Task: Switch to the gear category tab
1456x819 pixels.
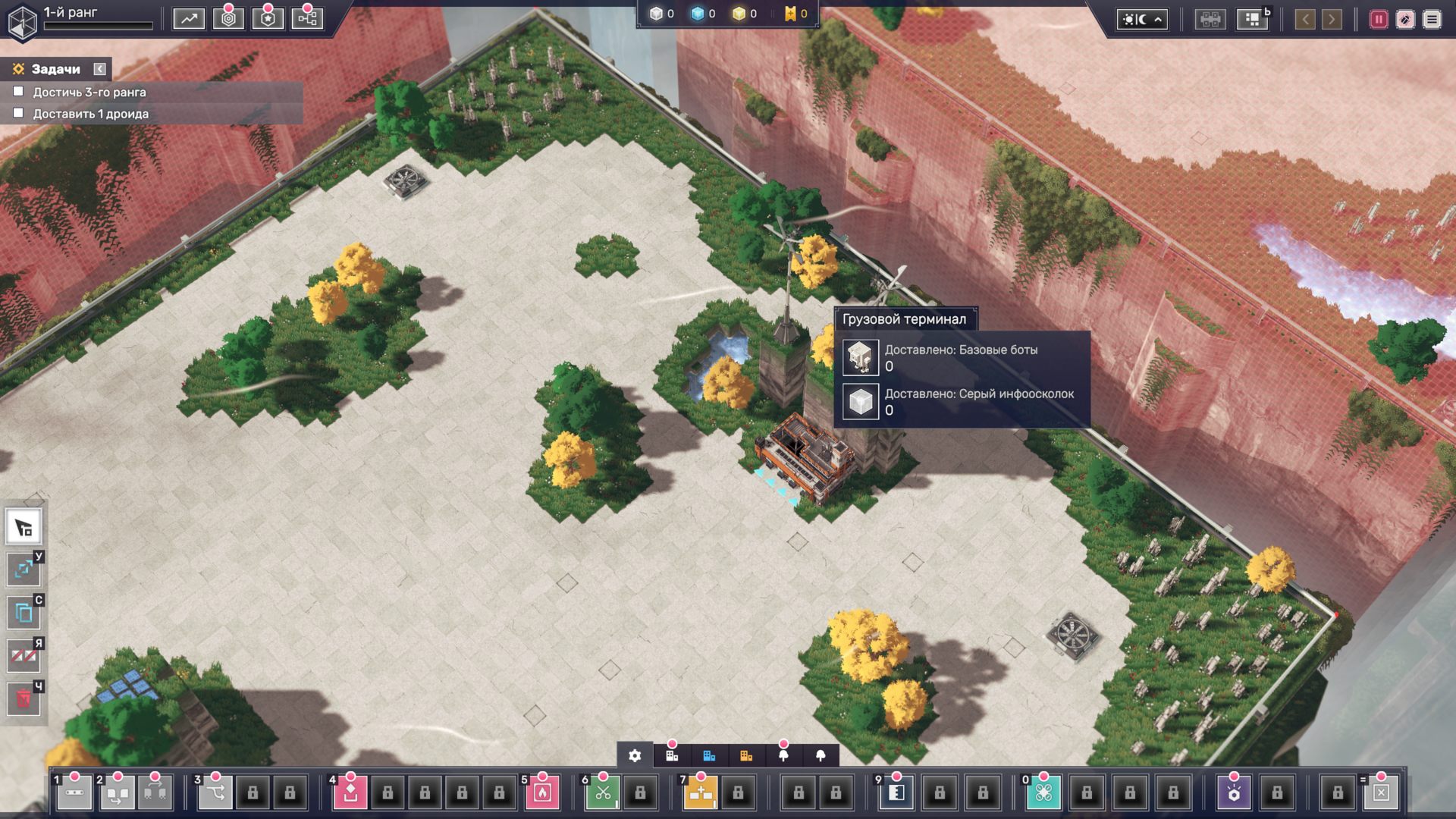Action: (635, 755)
